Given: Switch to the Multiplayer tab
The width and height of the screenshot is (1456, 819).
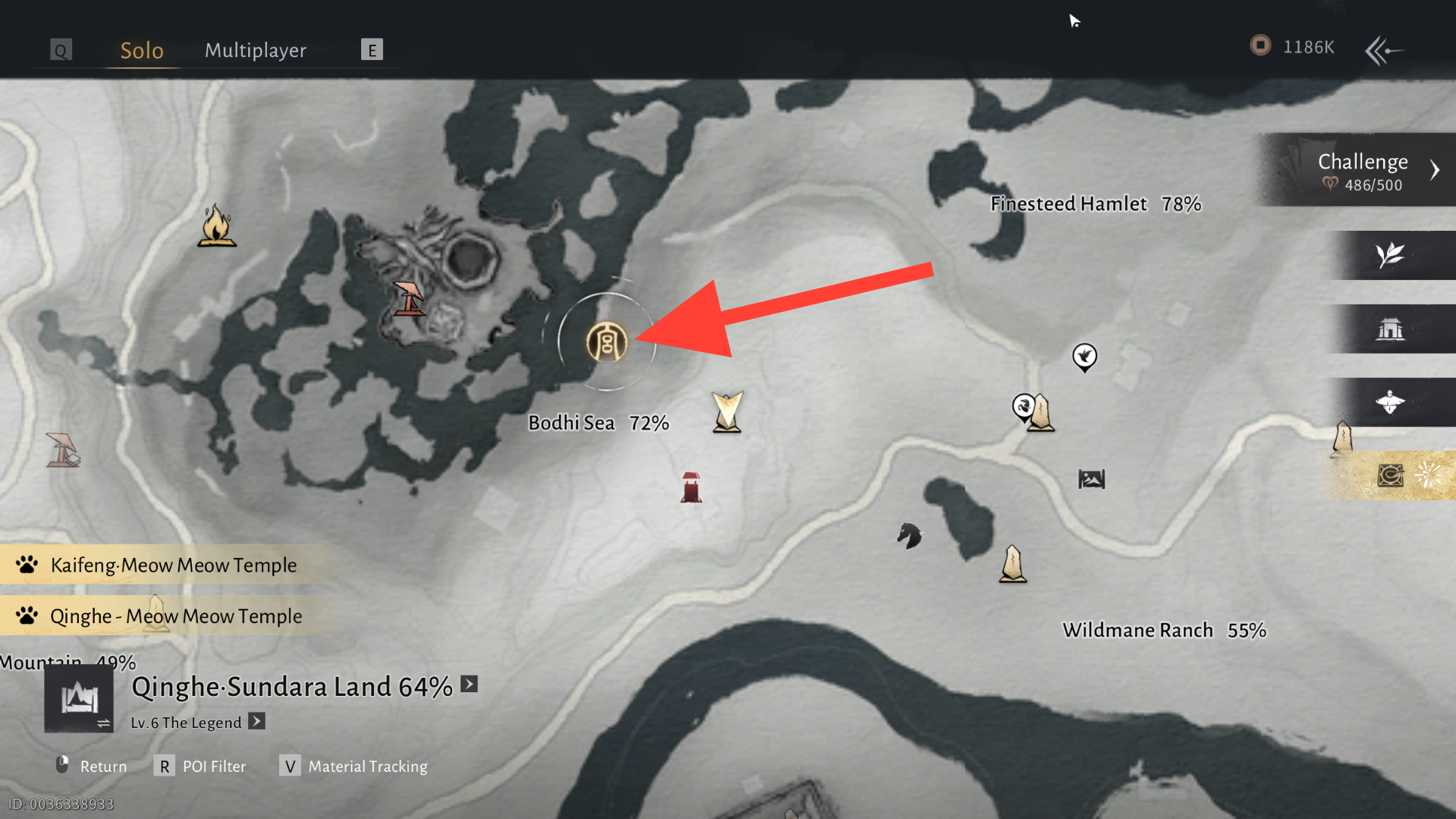Looking at the screenshot, I should click(x=255, y=50).
